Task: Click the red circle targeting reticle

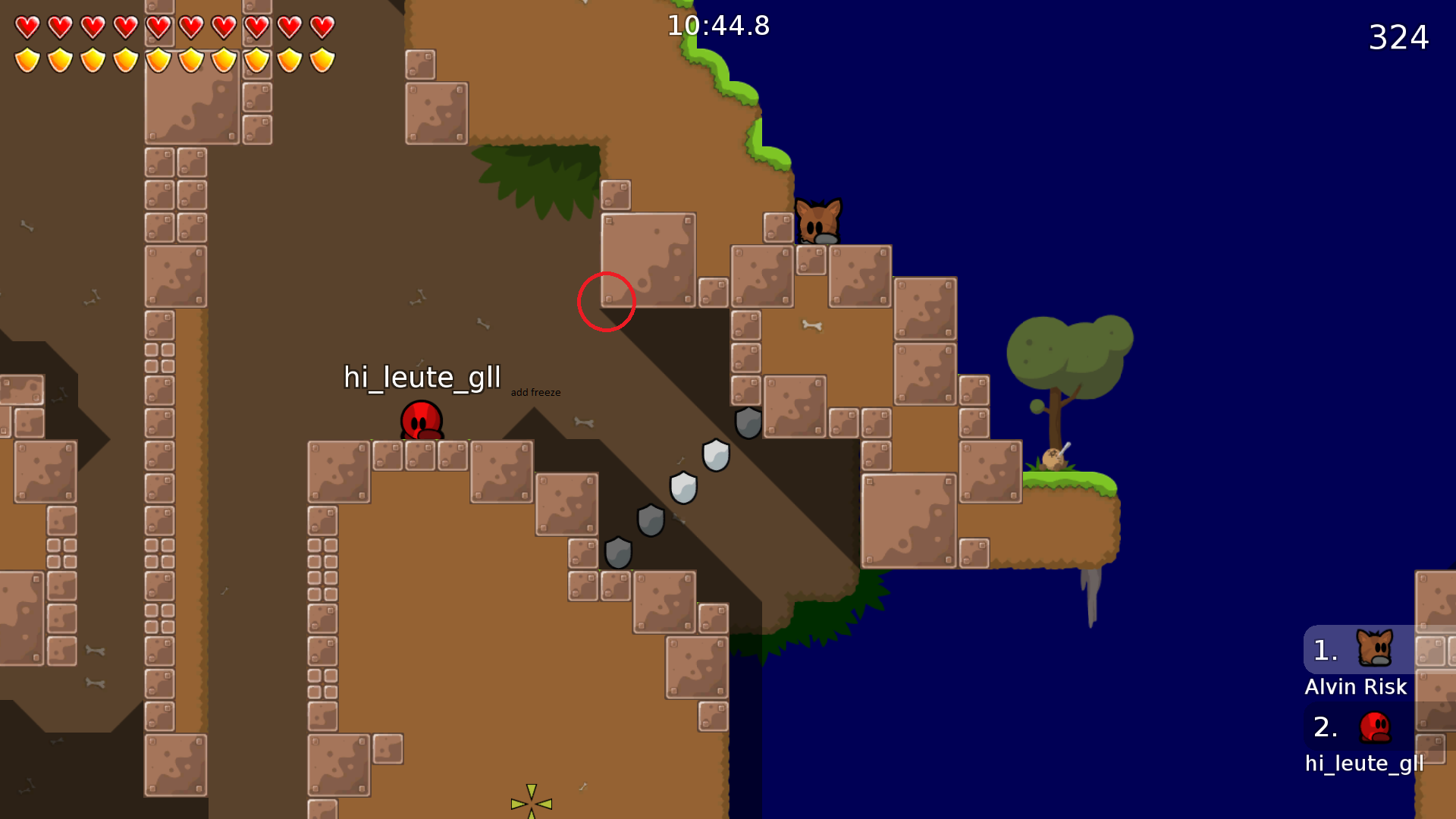Action: pos(607,300)
